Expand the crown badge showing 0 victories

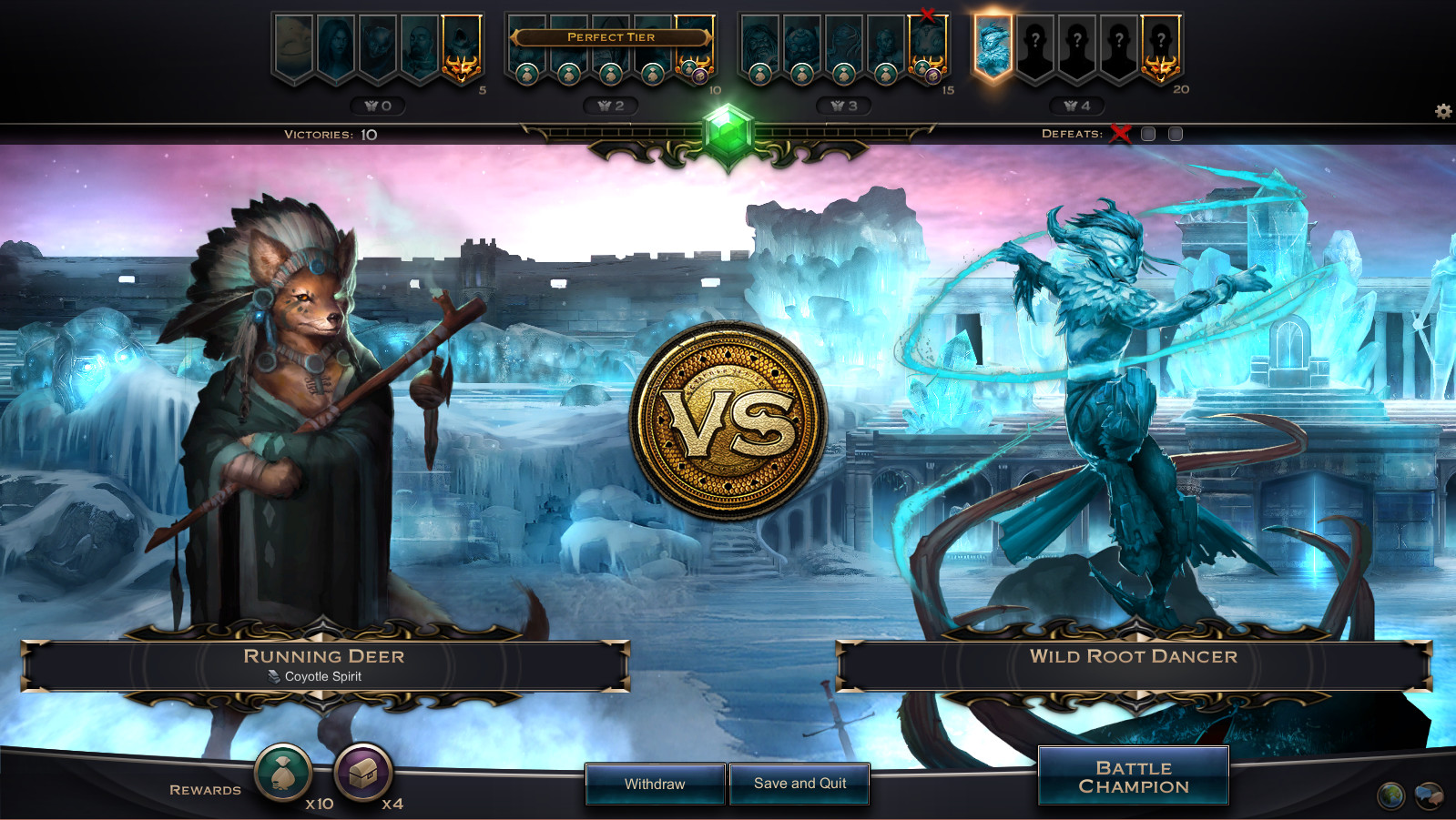point(378,104)
